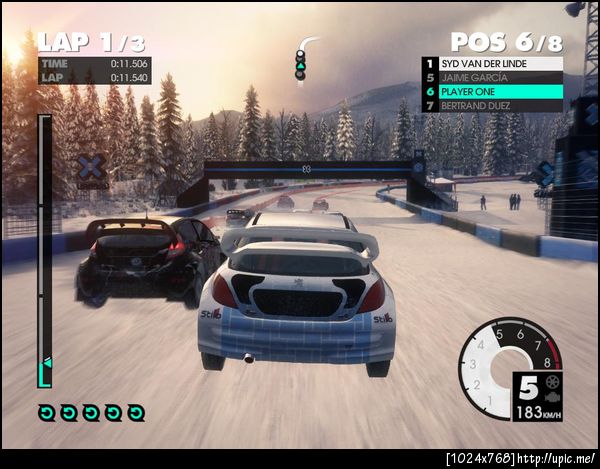Open the upic.me watermark link
Screen dimensions: 600x469
pos(560,457)
